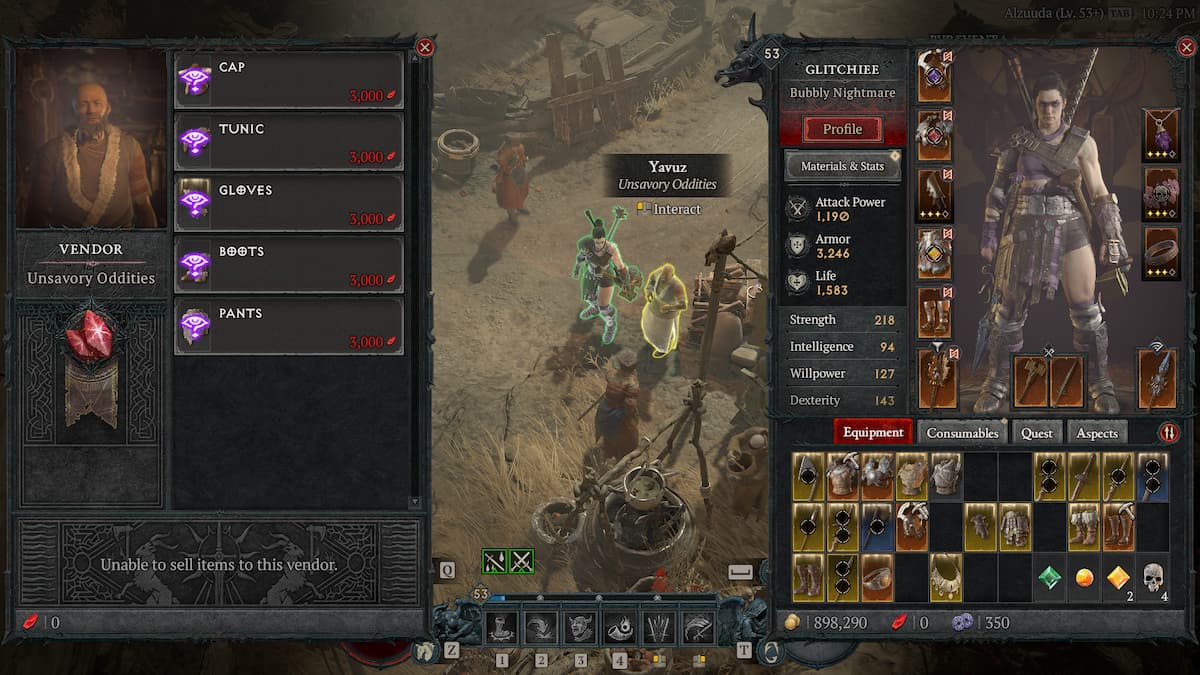
Task: Choose the Boots vendor listing
Action: (289, 265)
